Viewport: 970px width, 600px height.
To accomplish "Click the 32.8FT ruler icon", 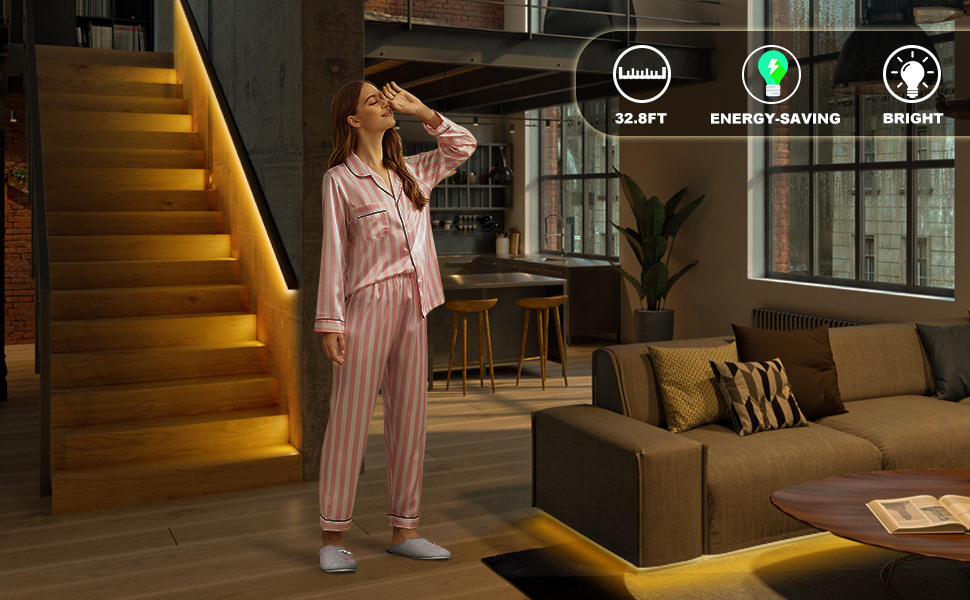I will 642,74.
